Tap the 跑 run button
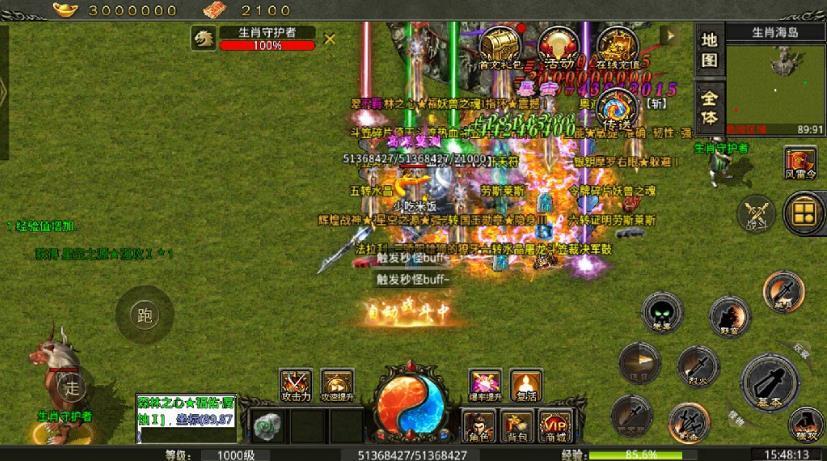The image size is (827, 461). coord(145,317)
